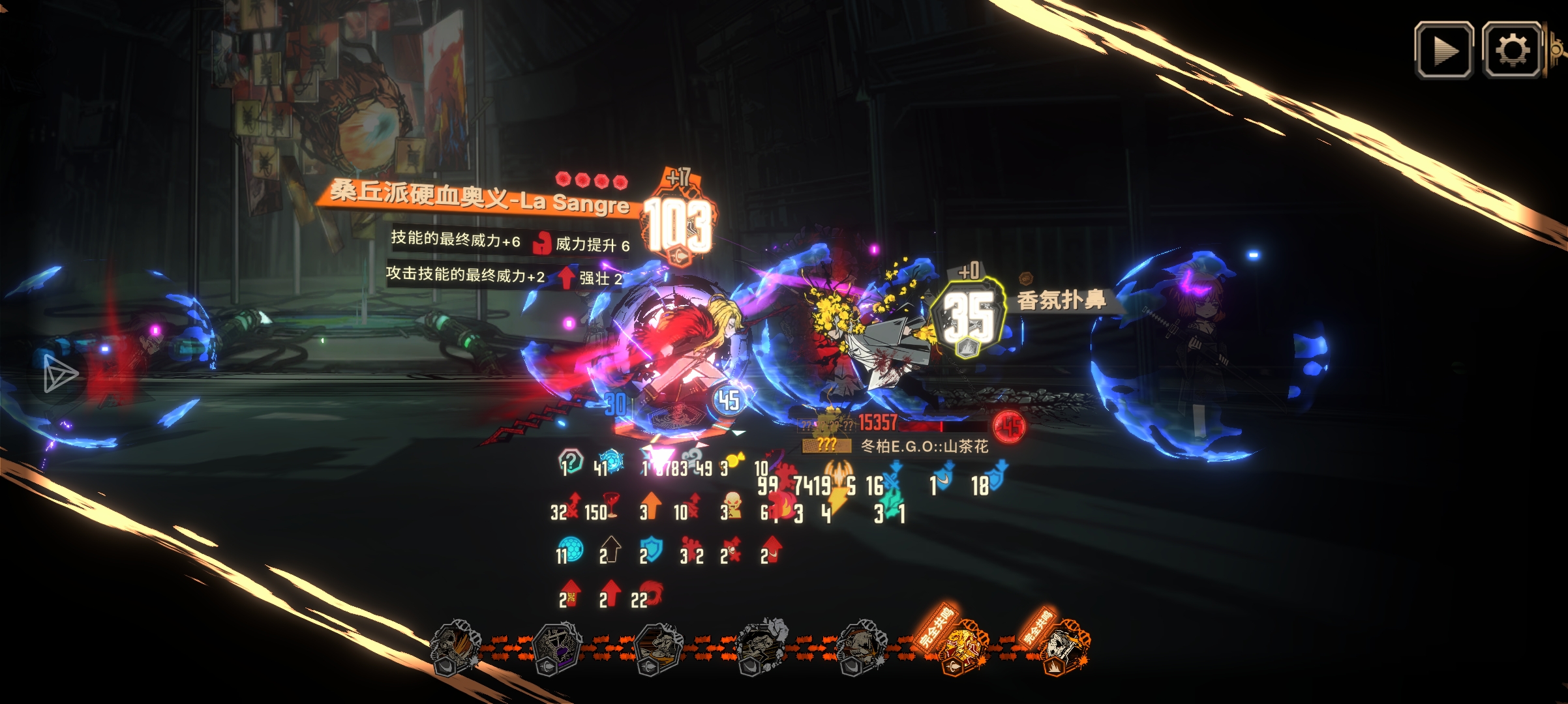The width and height of the screenshot is (1568, 704).
Task: Open the gear settings menu
Action: coord(1512,50)
